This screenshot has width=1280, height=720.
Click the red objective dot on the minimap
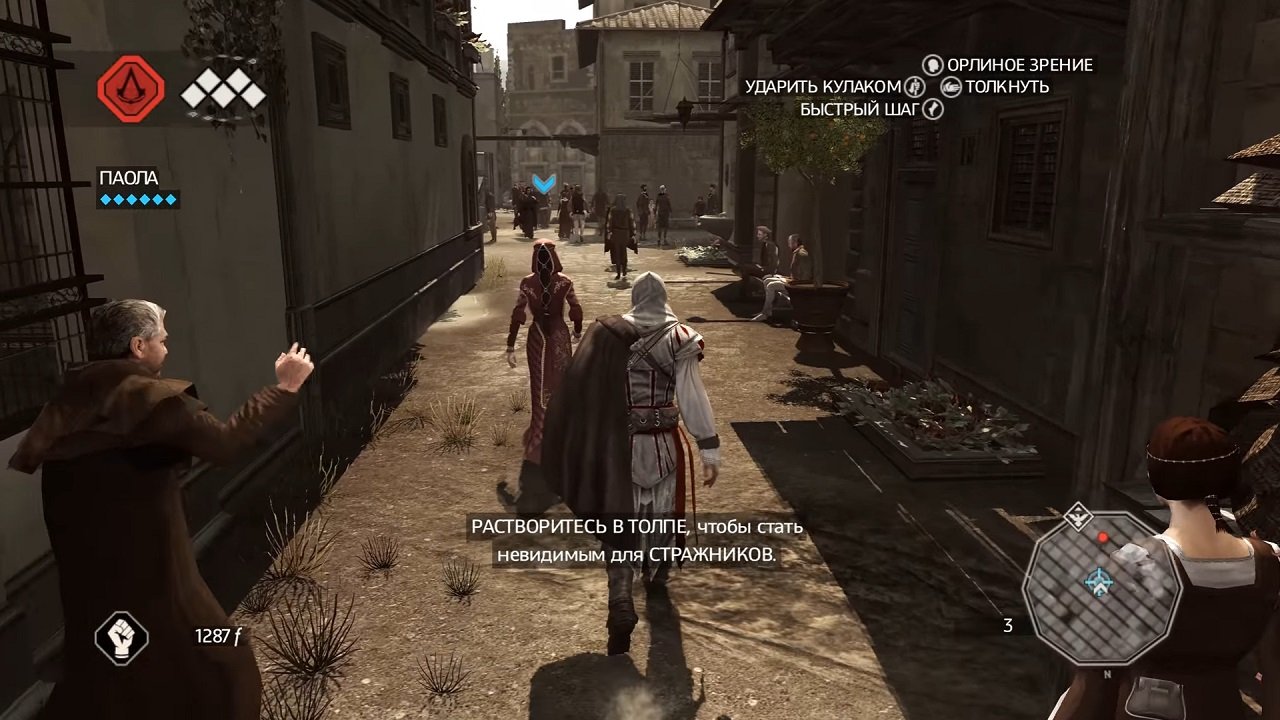1103,537
